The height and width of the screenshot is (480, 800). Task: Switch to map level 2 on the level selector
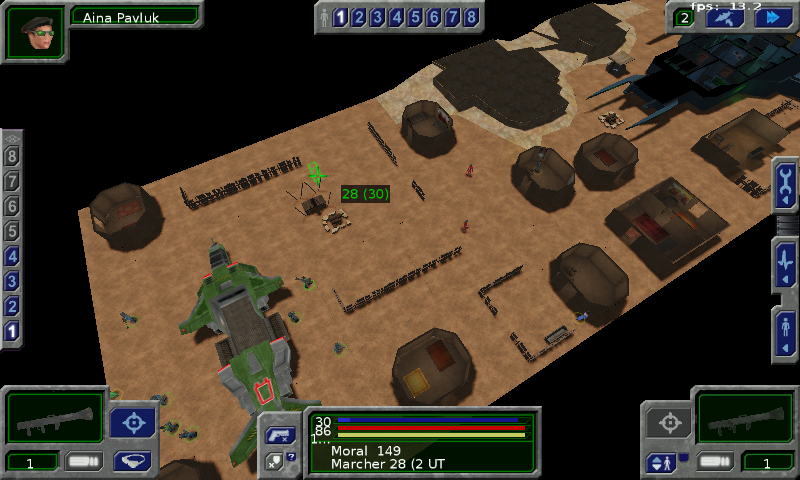tap(13, 307)
